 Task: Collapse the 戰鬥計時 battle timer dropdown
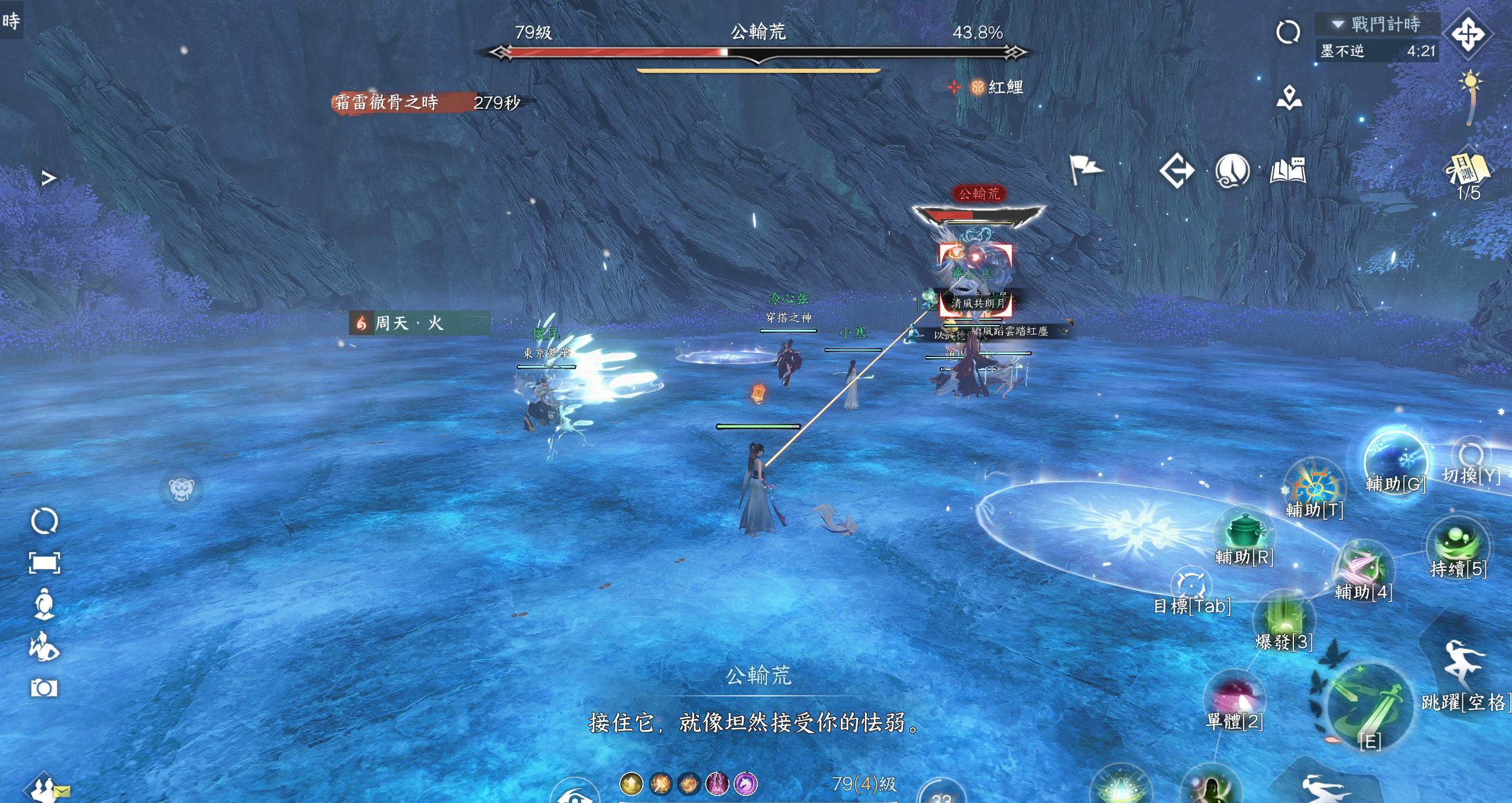[x=1338, y=24]
